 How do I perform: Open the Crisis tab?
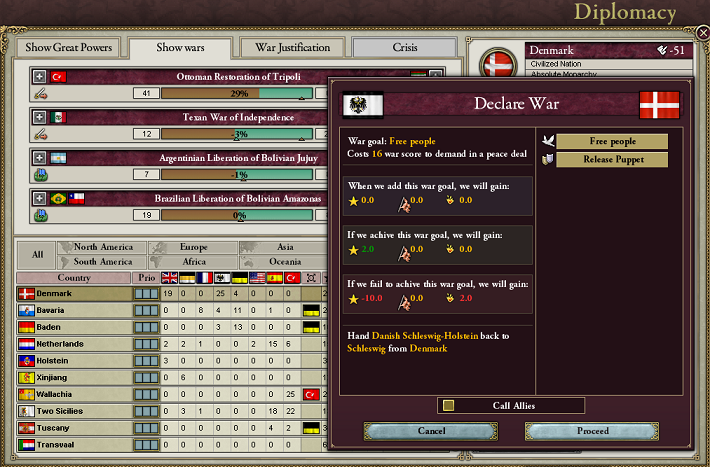[404, 47]
